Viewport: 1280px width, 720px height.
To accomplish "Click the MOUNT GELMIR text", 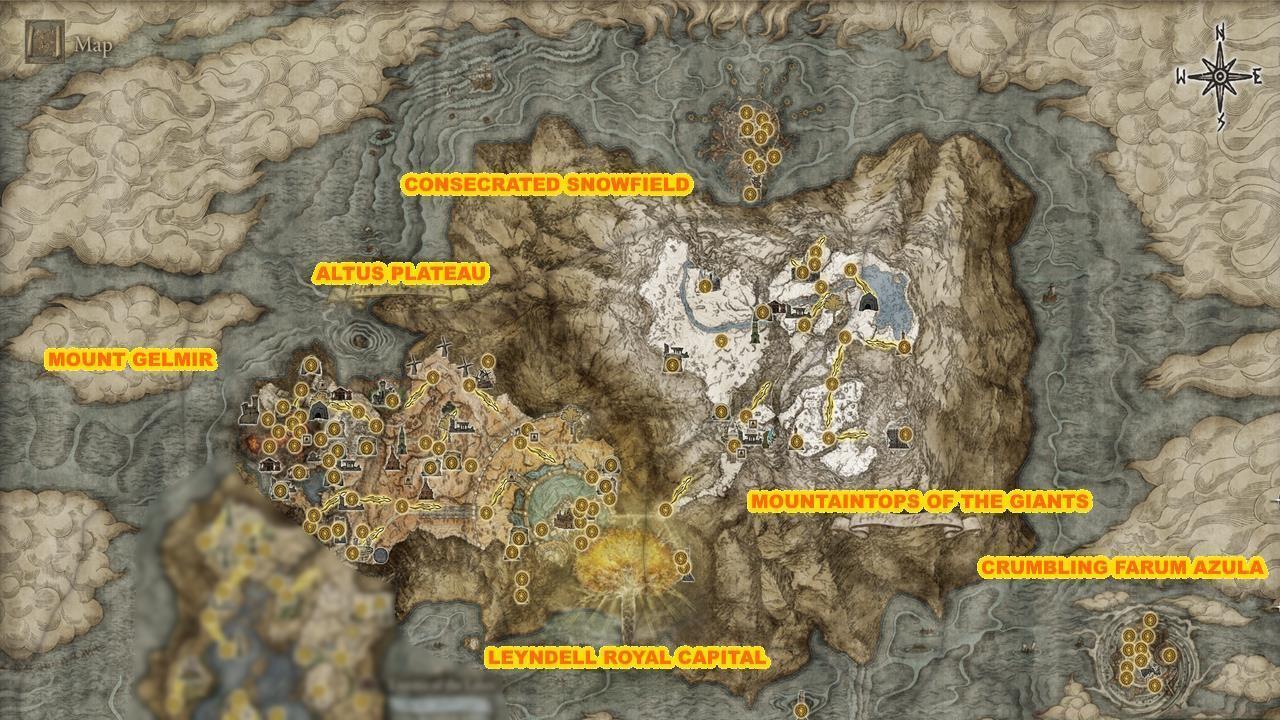I will click(132, 357).
